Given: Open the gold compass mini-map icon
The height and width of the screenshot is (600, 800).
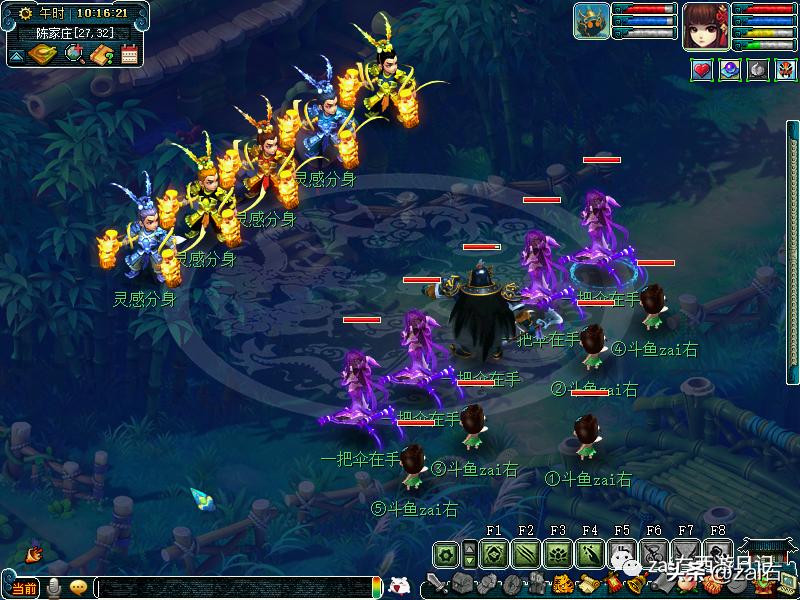Looking at the screenshot, I should pyautogui.click(x=42, y=54).
